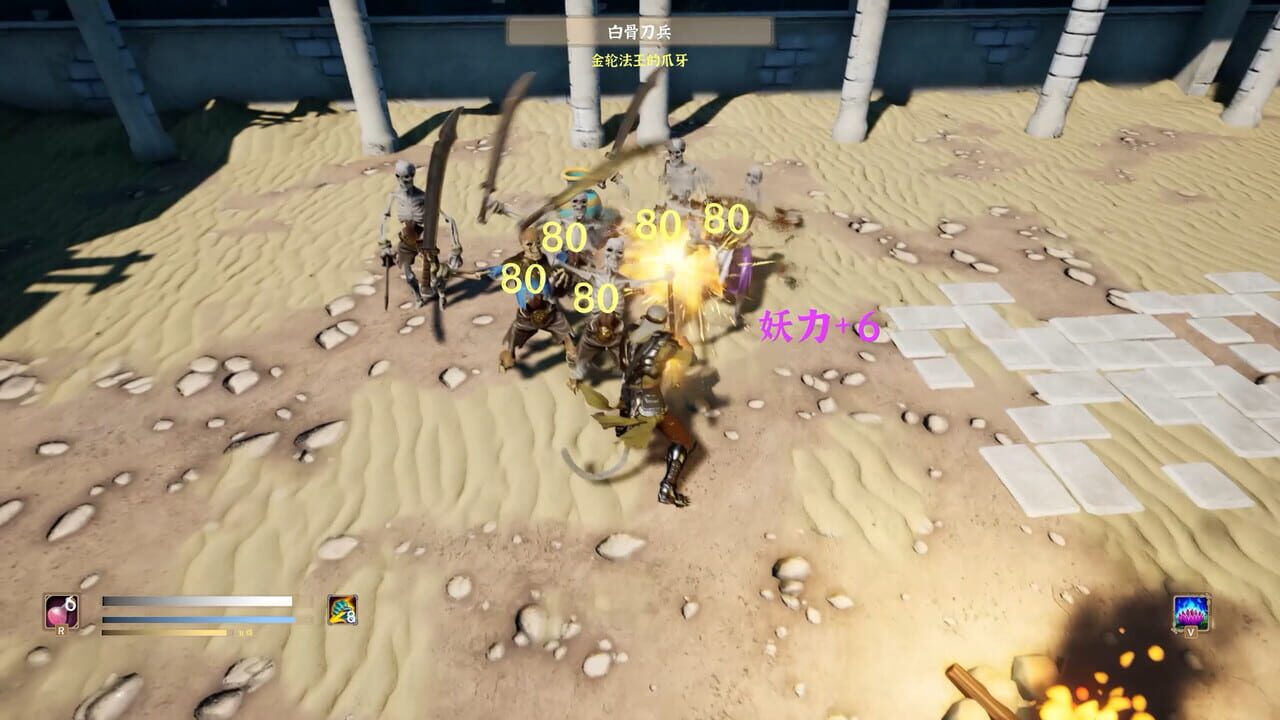1280x720 pixels.
Task: Activate the lotus skill icon bound to V
Action: (x=1192, y=612)
